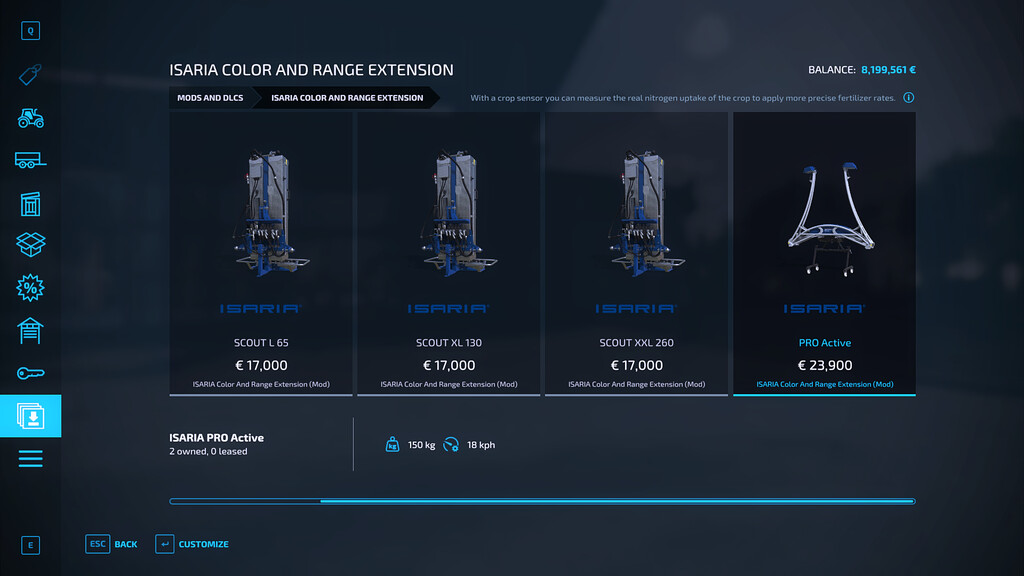
Task: Open the key leased items category
Action: click(30, 373)
